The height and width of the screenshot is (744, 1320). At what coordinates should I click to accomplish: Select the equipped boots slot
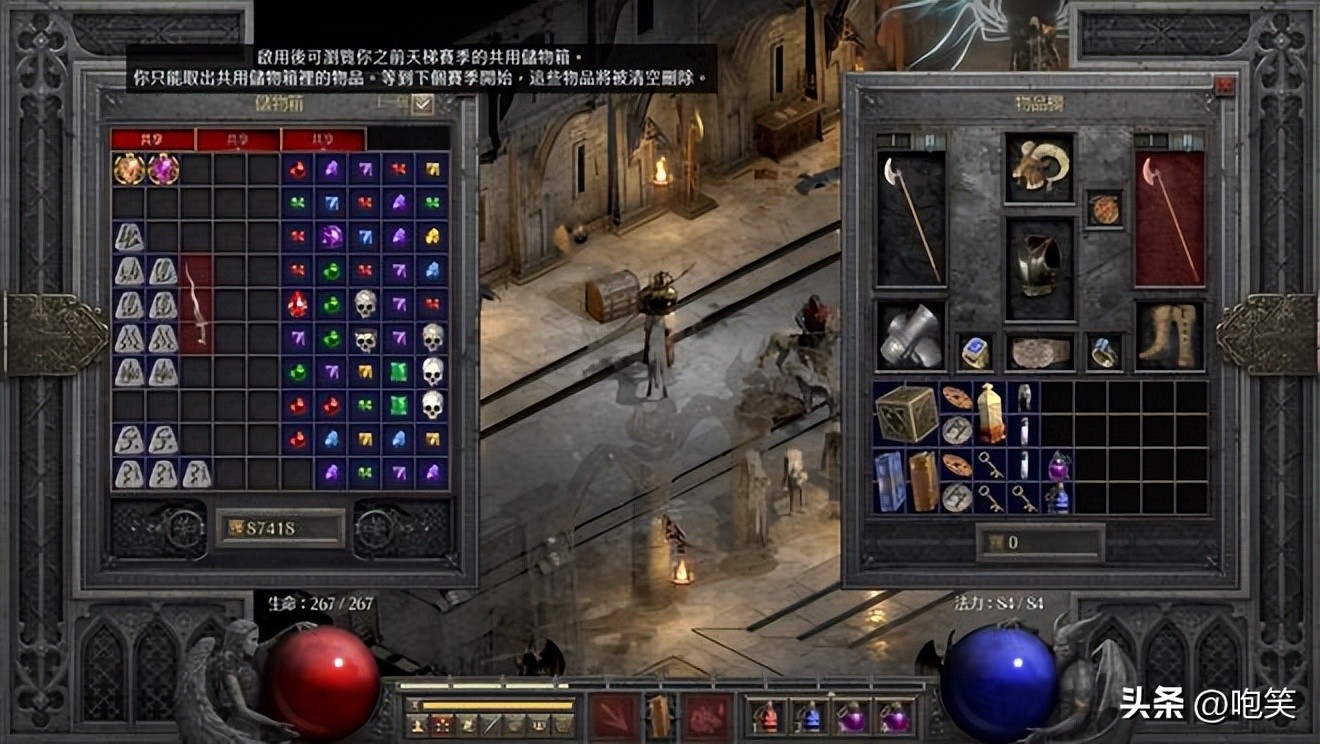(x=1170, y=336)
